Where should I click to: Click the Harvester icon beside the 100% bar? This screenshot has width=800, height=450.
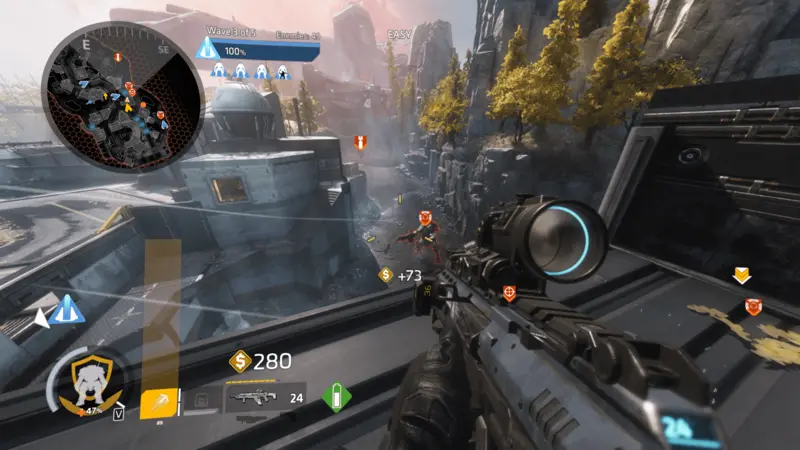tap(208, 49)
